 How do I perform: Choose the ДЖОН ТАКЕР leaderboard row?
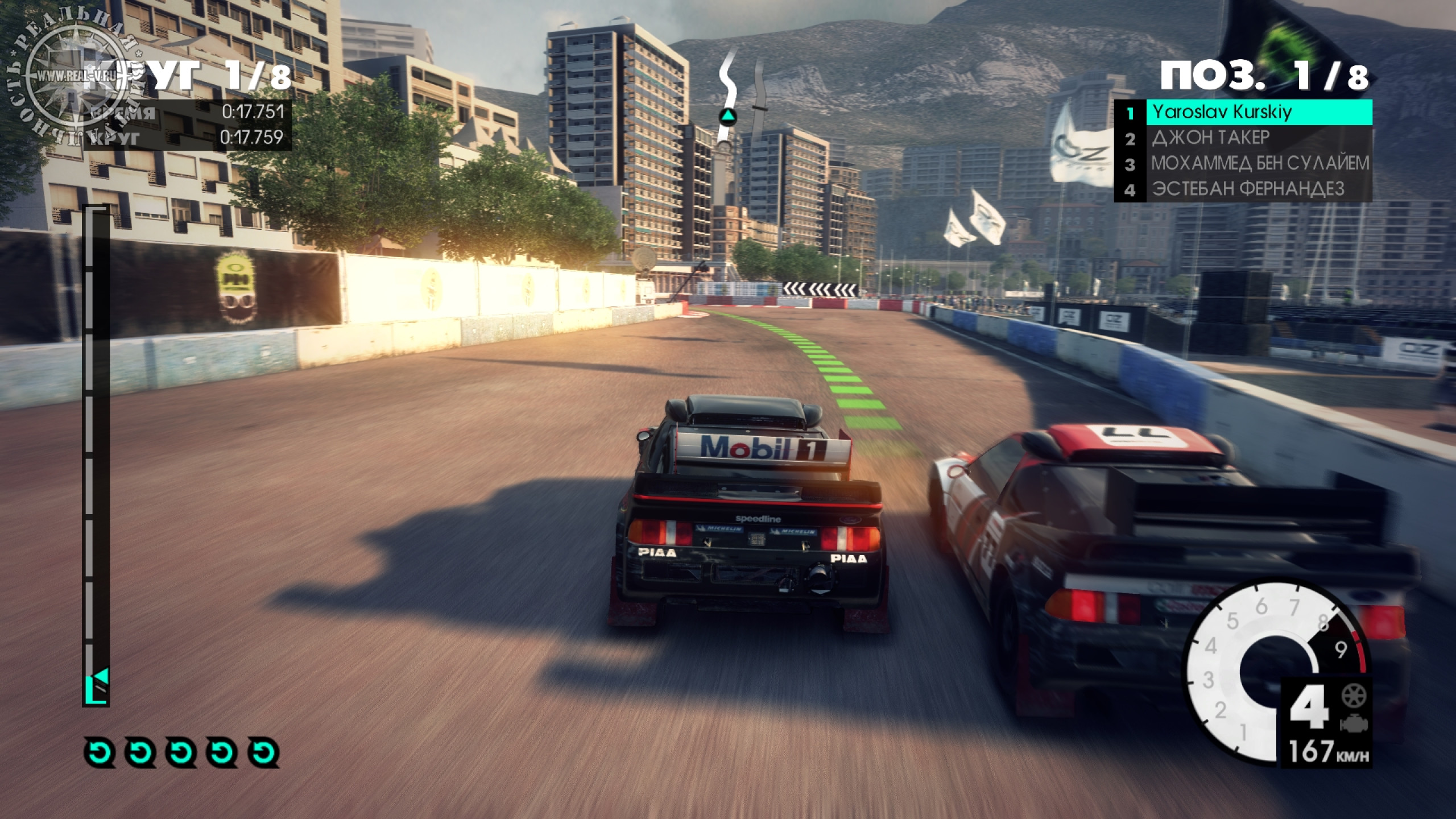click(1243, 138)
